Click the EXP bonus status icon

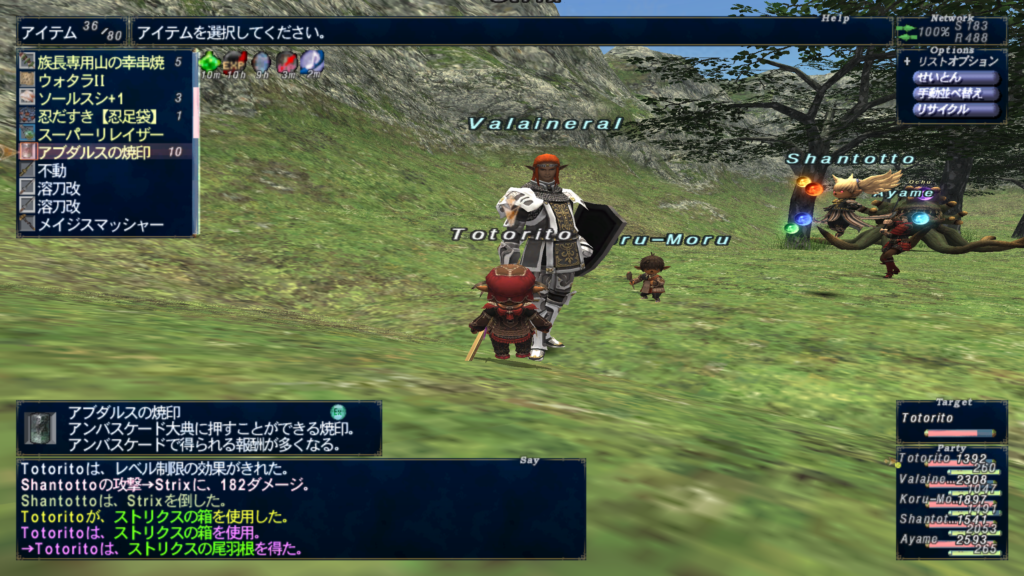pyautogui.click(x=235, y=63)
